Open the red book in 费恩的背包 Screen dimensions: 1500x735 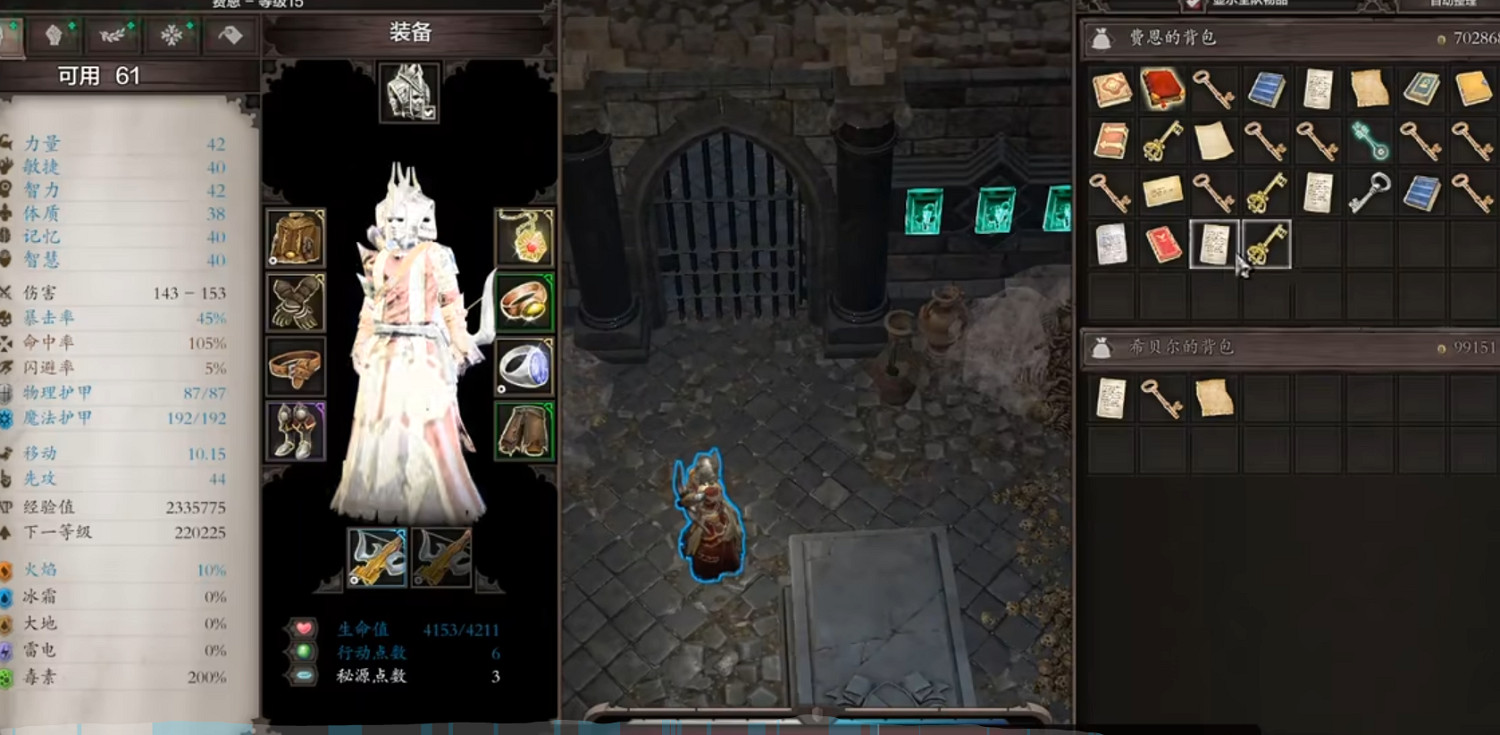1162,88
